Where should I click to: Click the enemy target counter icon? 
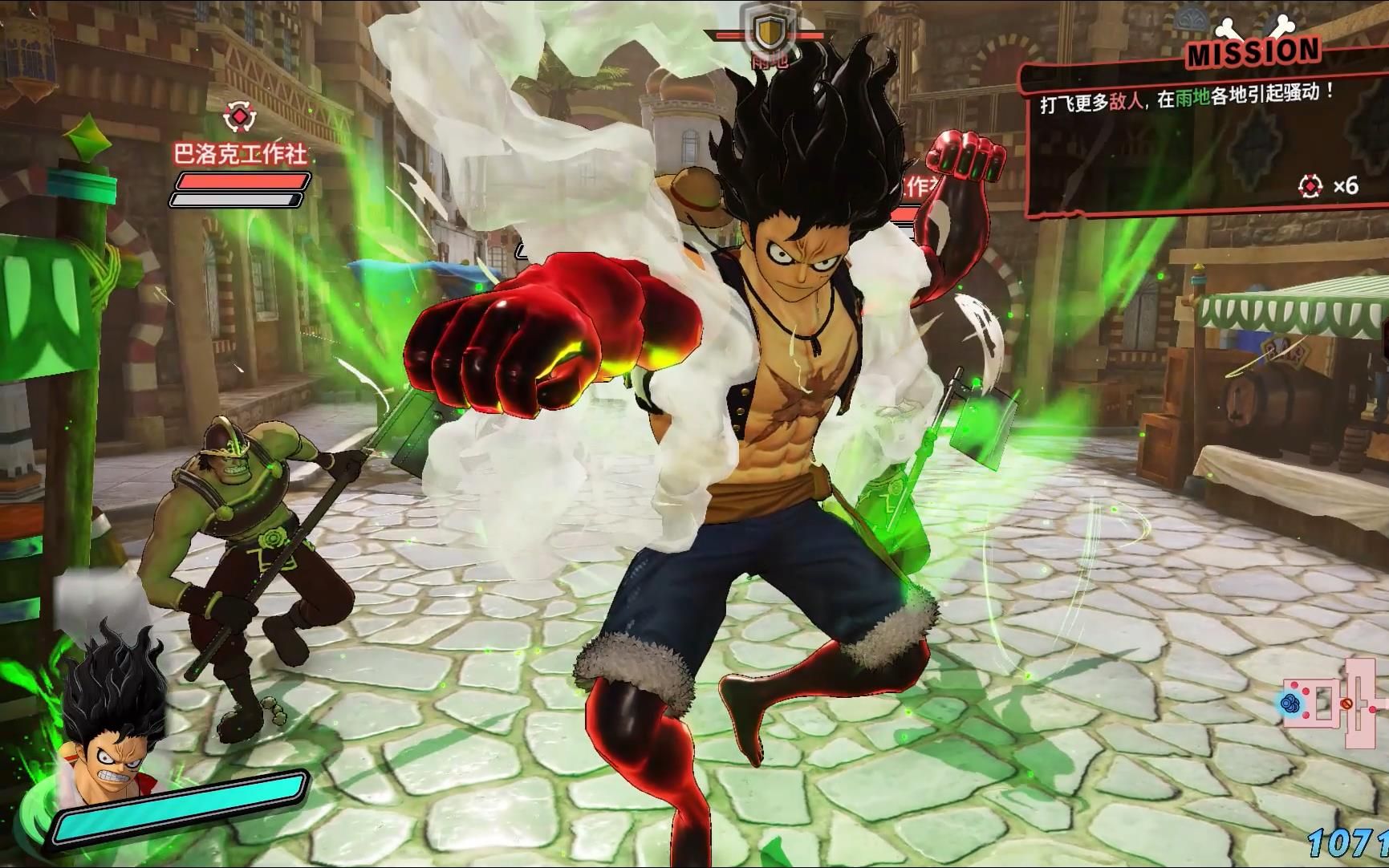click(1310, 186)
